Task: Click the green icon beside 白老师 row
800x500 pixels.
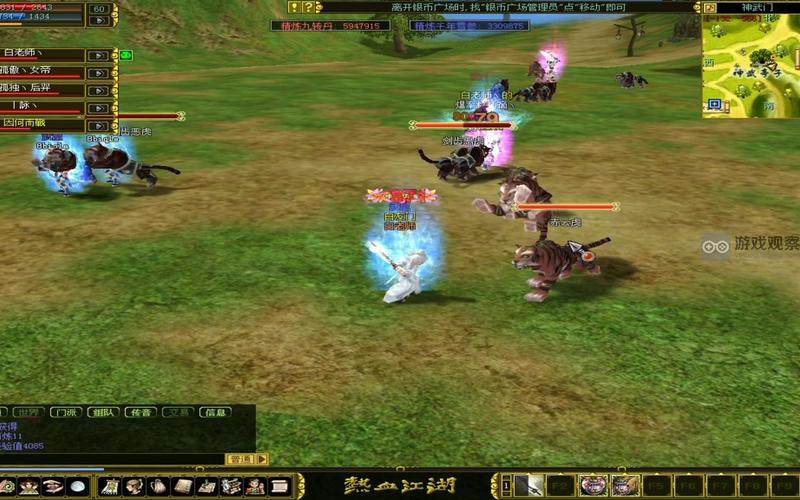Action: point(126,55)
